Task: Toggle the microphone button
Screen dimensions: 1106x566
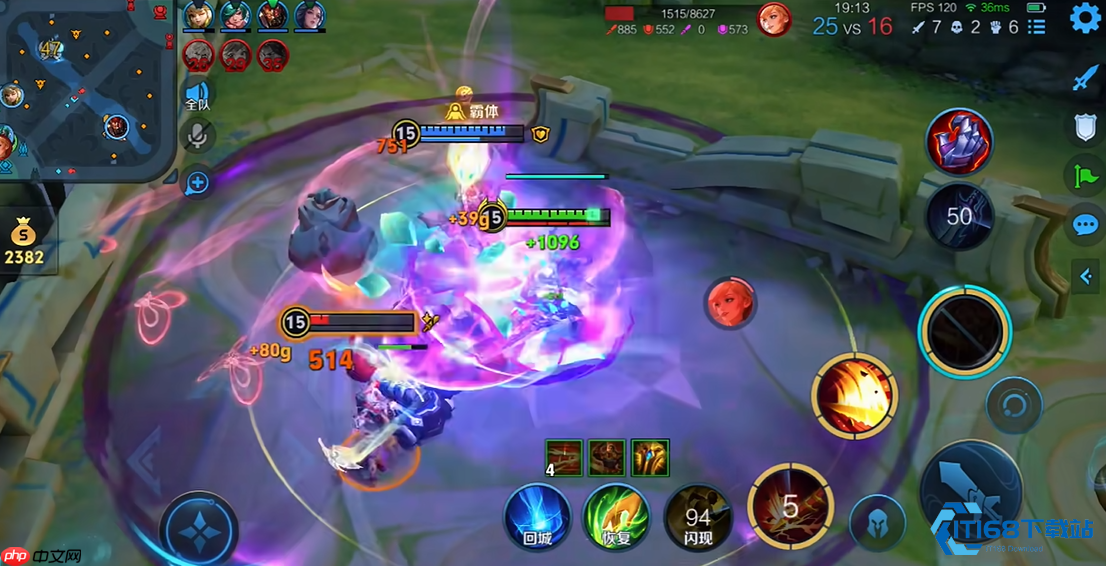Action: [198, 138]
